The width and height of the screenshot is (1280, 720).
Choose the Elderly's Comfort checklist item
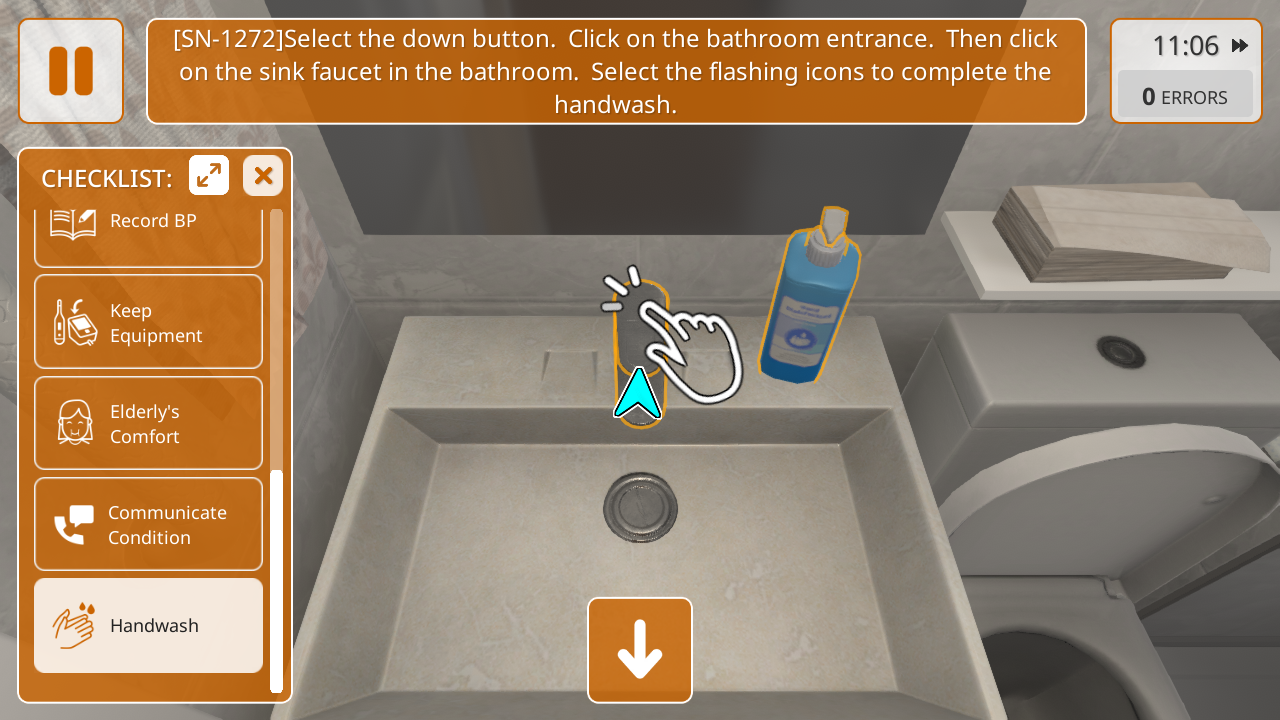[x=149, y=424]
